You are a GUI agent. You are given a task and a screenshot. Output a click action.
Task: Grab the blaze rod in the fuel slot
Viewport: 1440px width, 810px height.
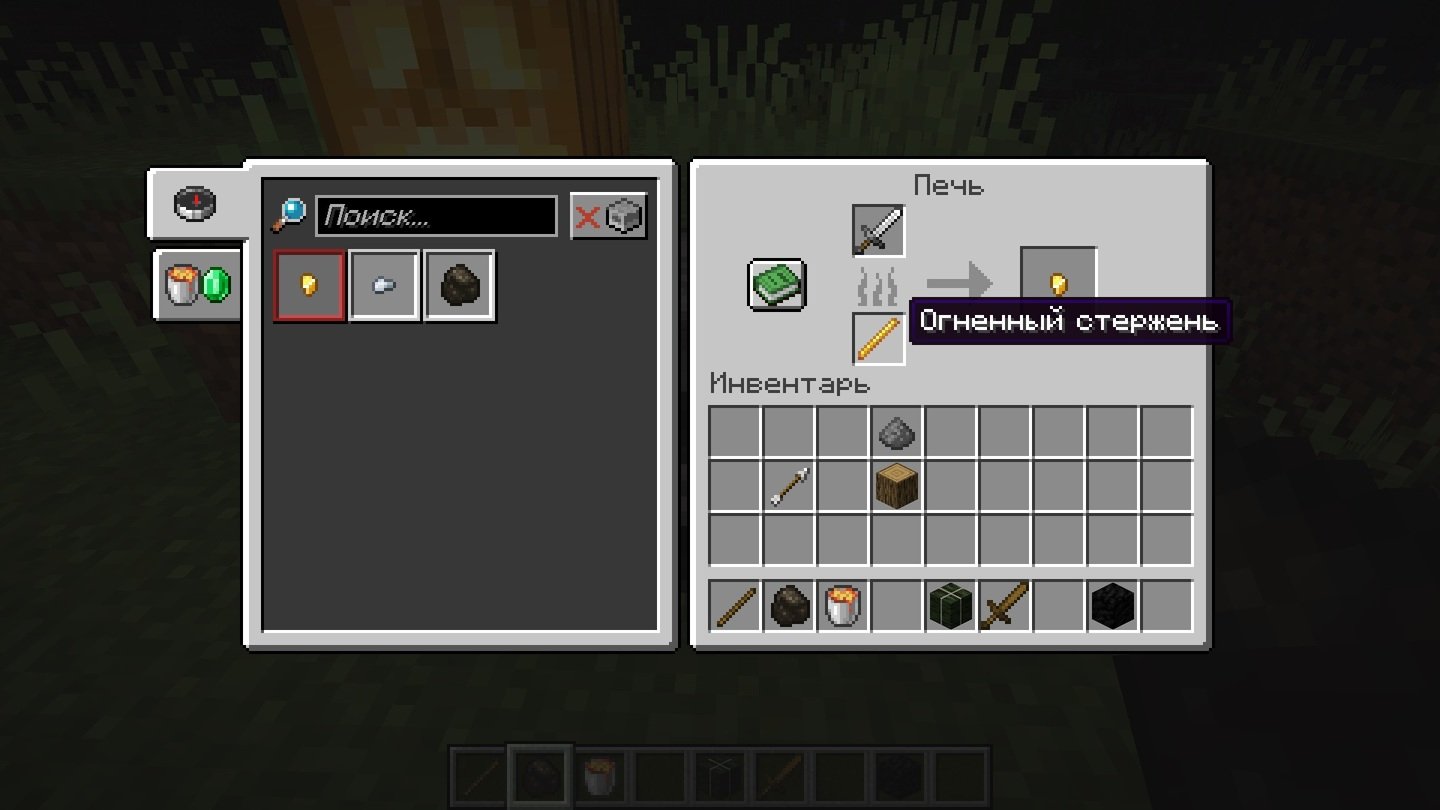(x=878, y=338)
